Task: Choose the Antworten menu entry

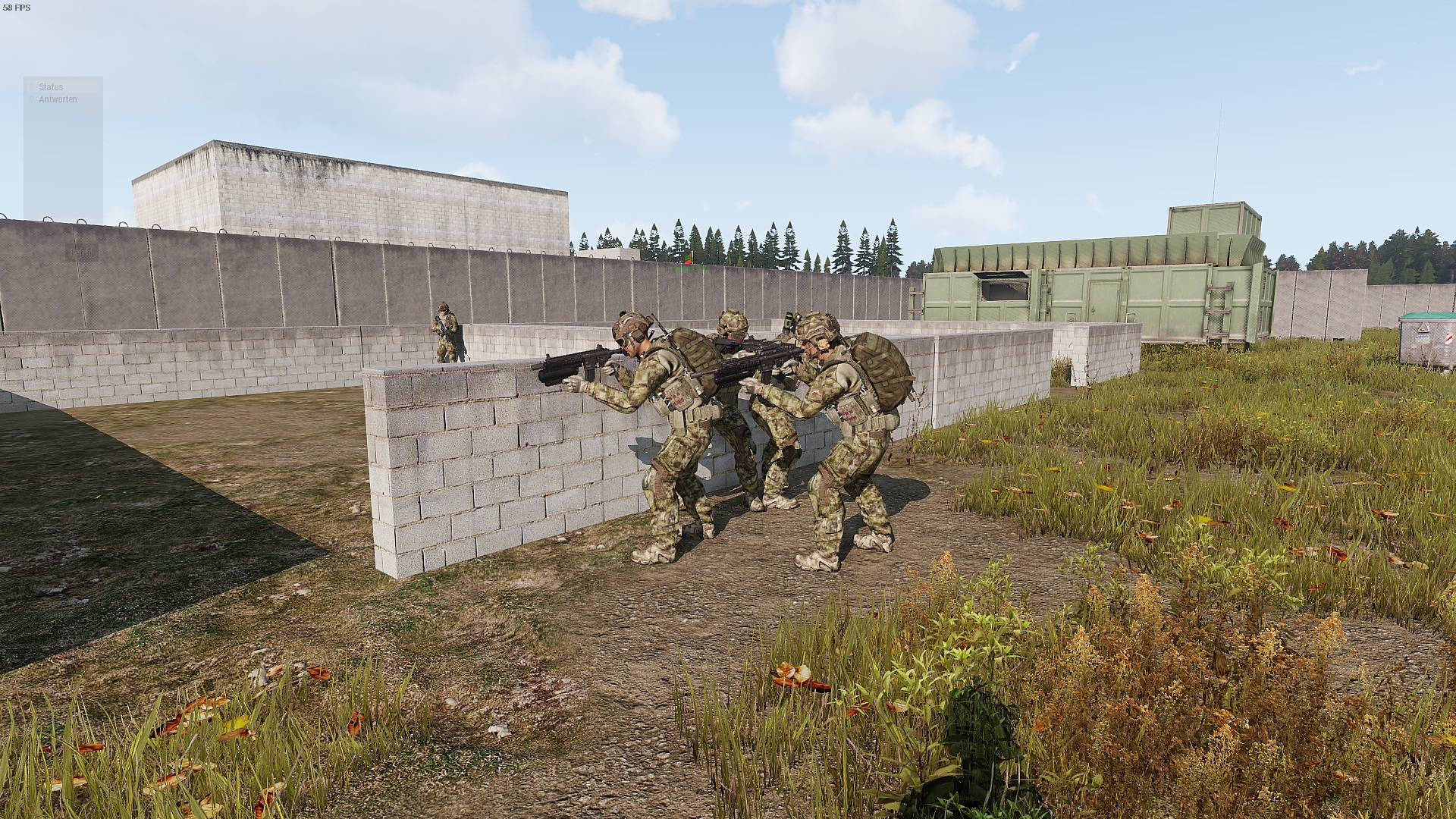Action: (58, 99)
